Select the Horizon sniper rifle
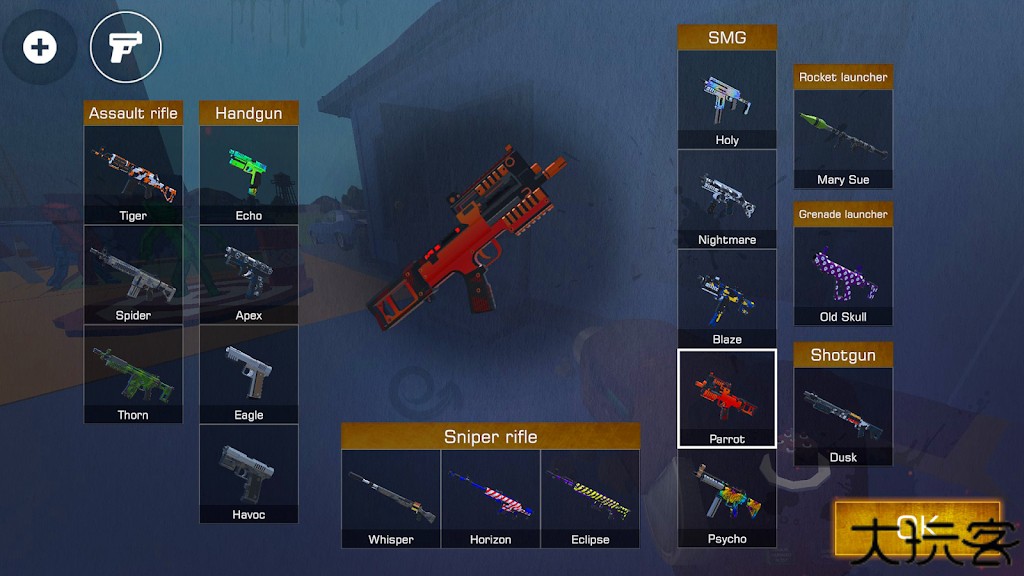The width and height of the screenshot is (1024, 576). (491, 498)
